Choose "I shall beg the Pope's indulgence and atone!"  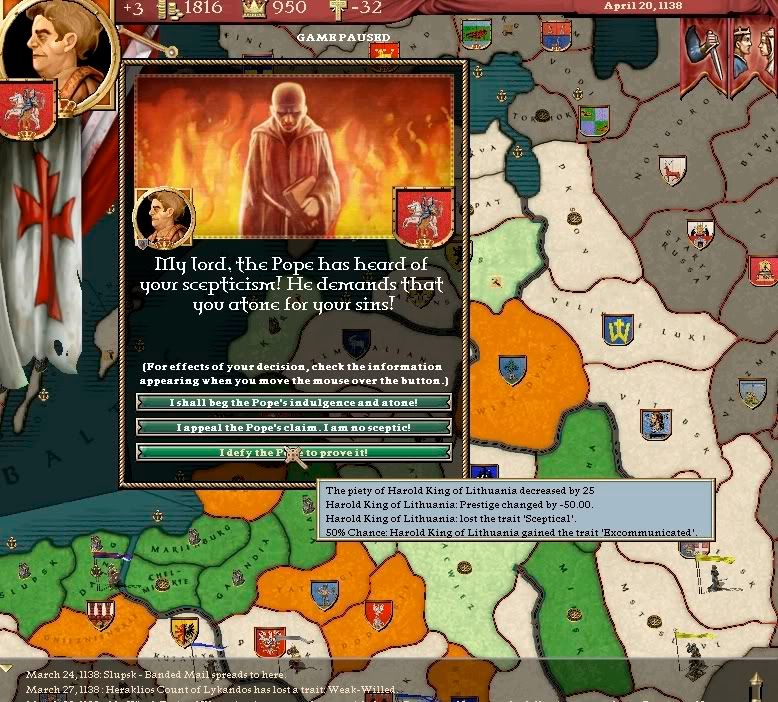[294, 403]
